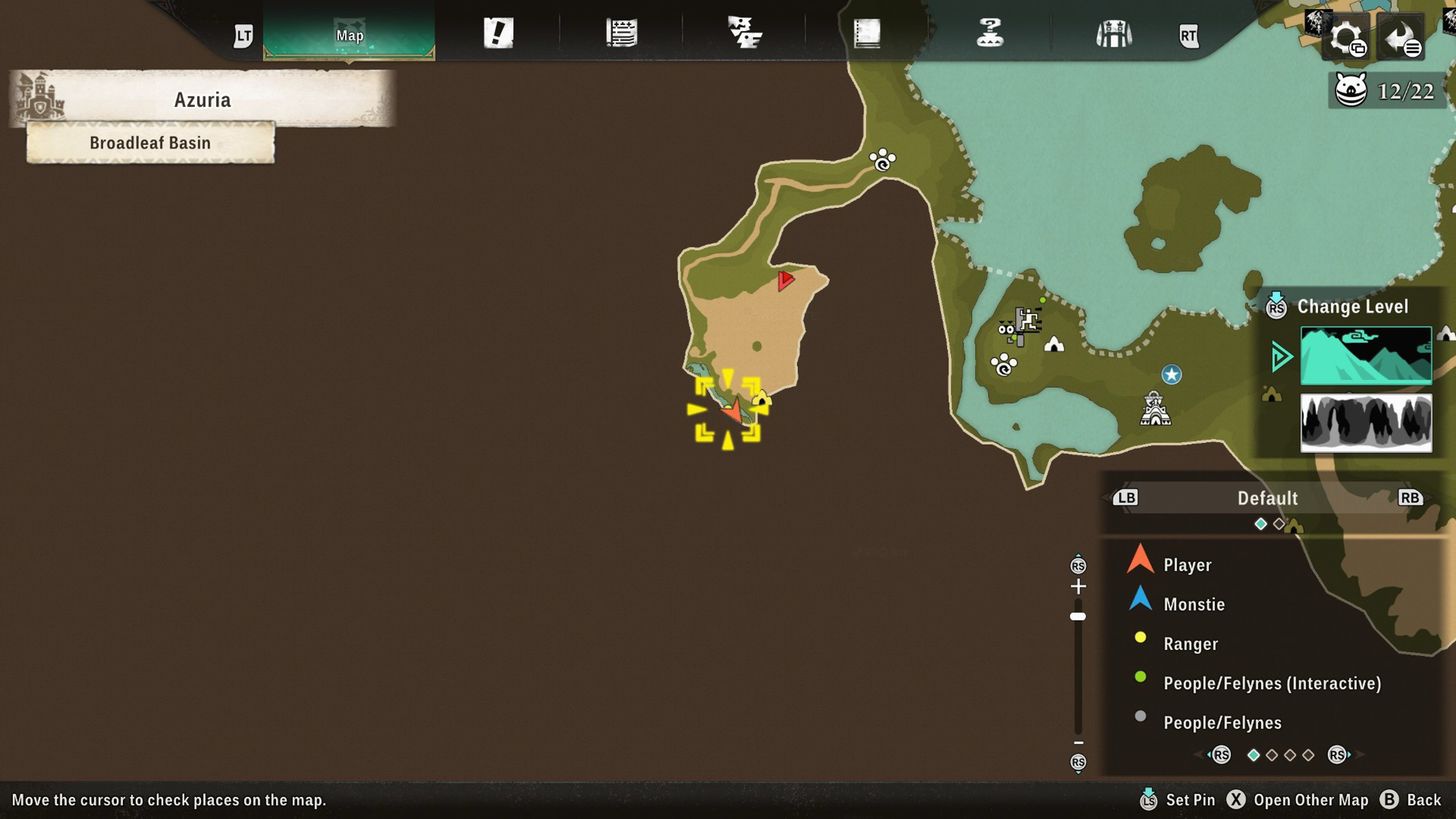Viewport: 1456px width, 819px height.
Task: Select the red flag map marker
Action: pos(785,280)
